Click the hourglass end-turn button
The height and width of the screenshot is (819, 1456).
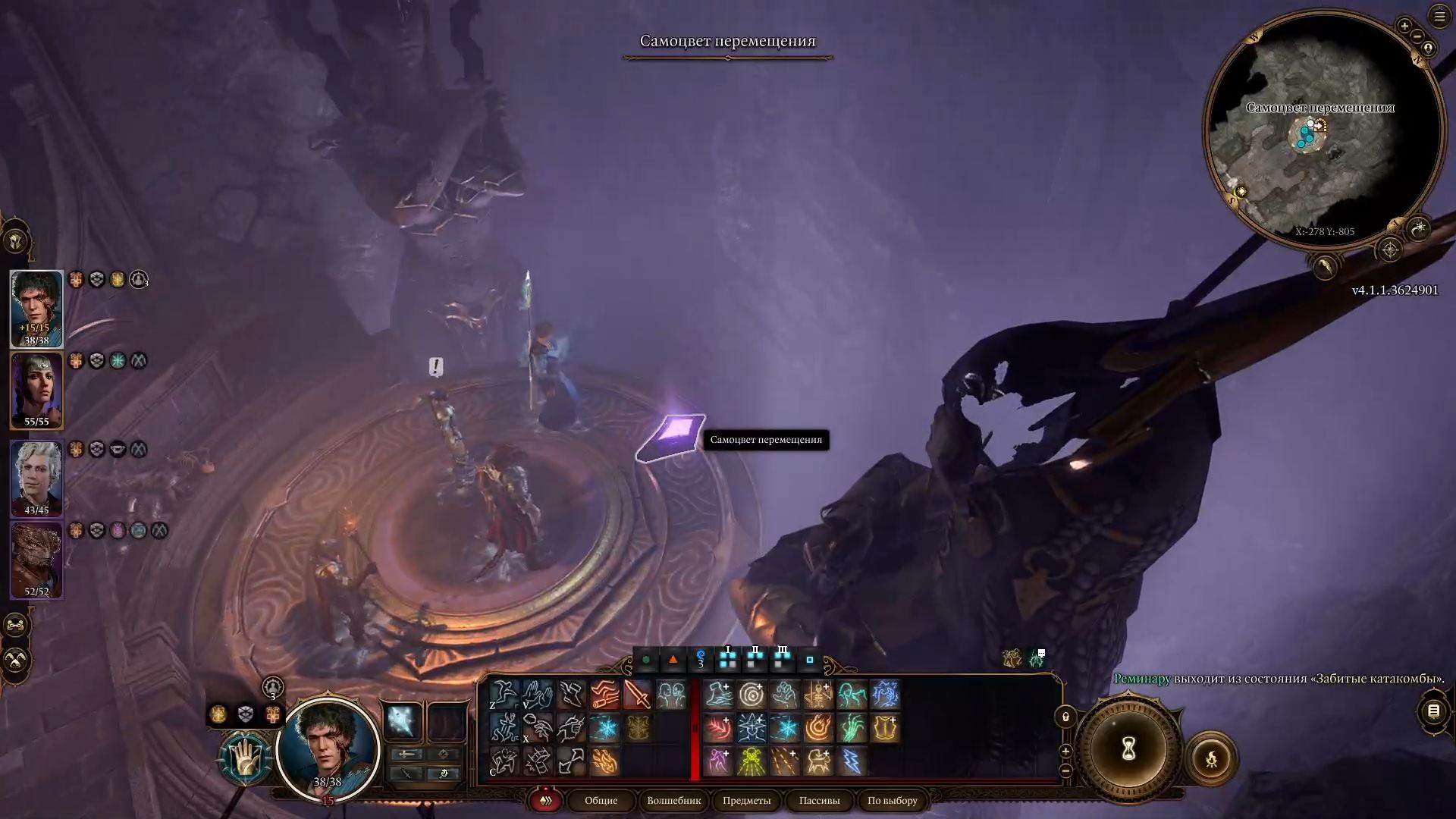click(x=1128, y=750)
